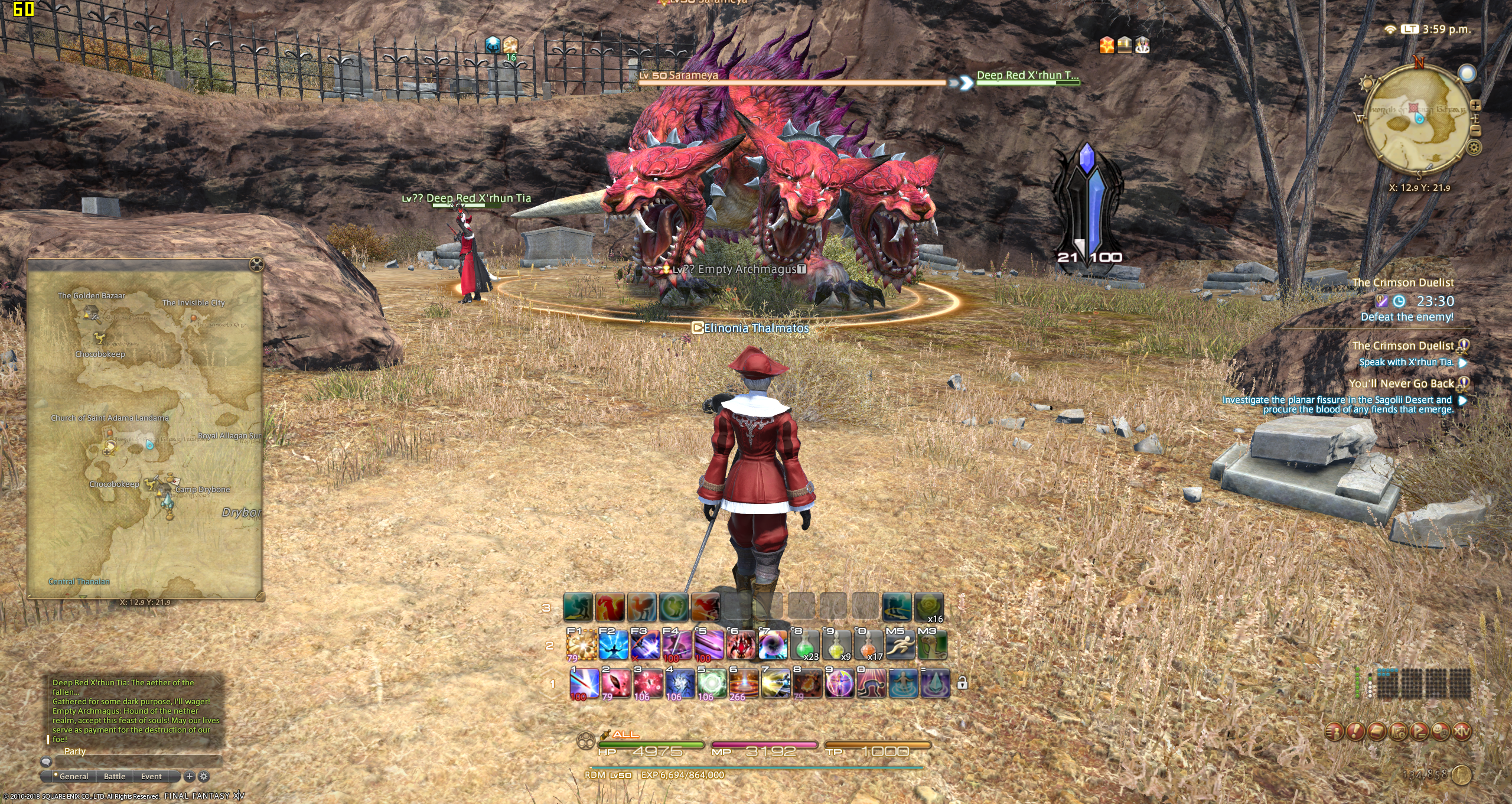
Task: Zoom out on the minimap
Action: coord(1475,131)
